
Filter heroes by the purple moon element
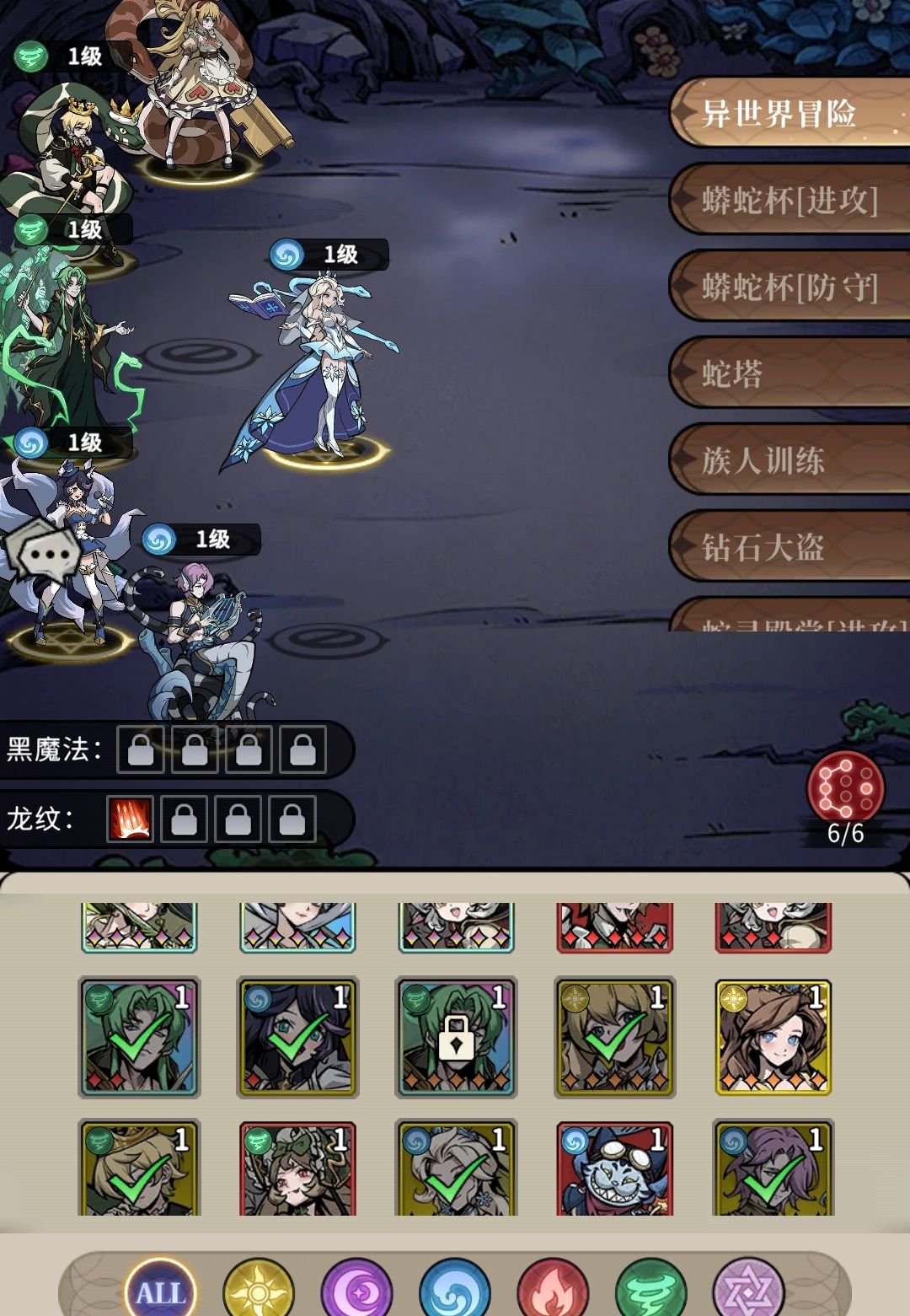click(356, 1291)
